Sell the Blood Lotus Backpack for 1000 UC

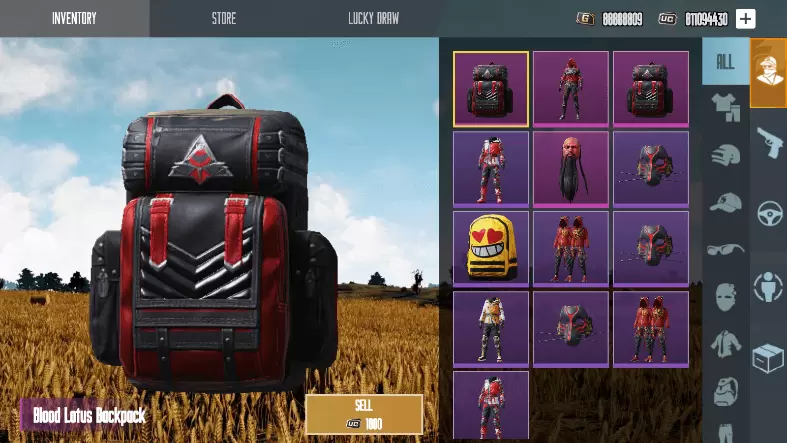coord(364,414)
